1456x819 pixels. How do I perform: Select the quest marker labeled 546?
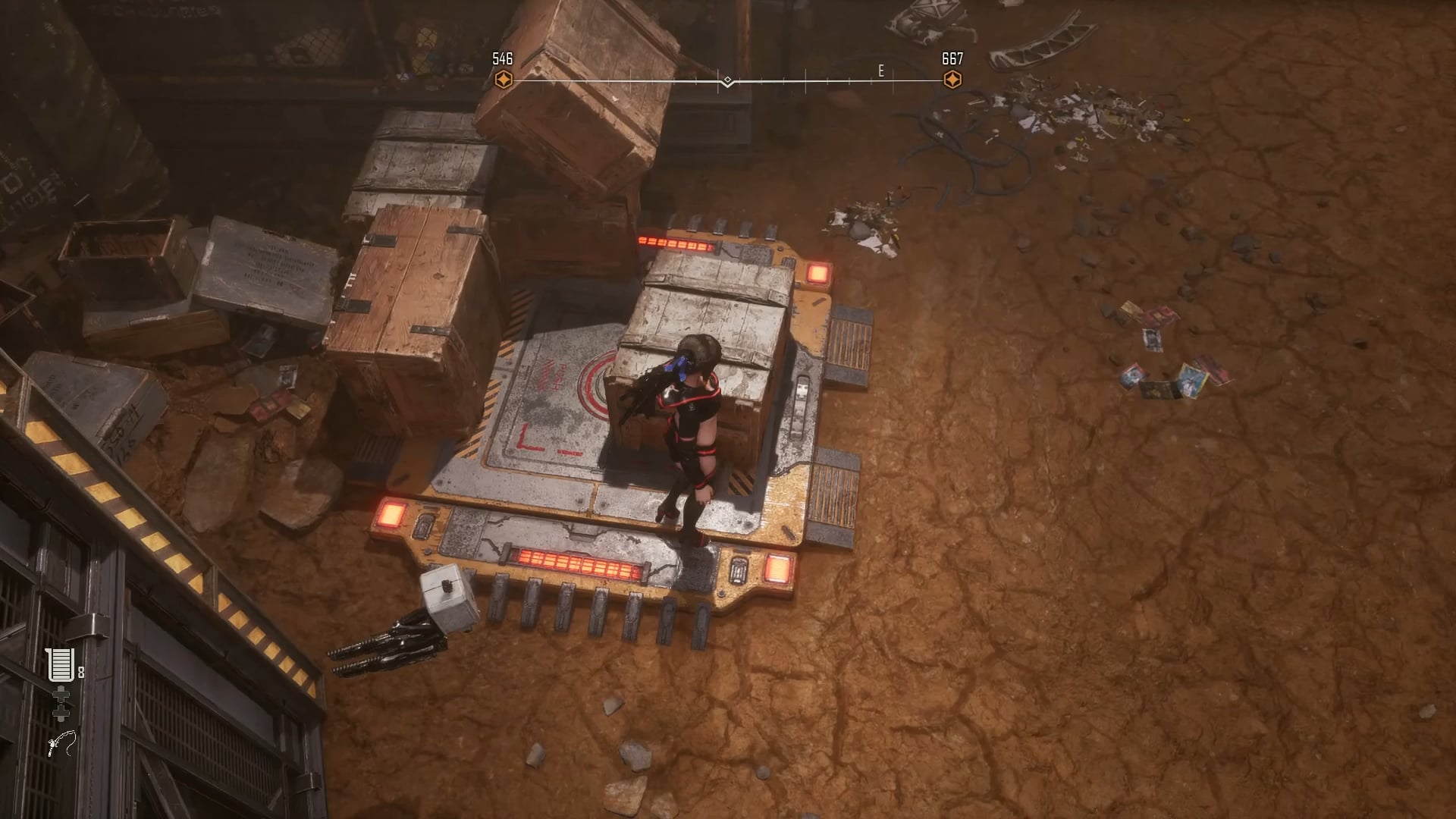coord(503,80)
